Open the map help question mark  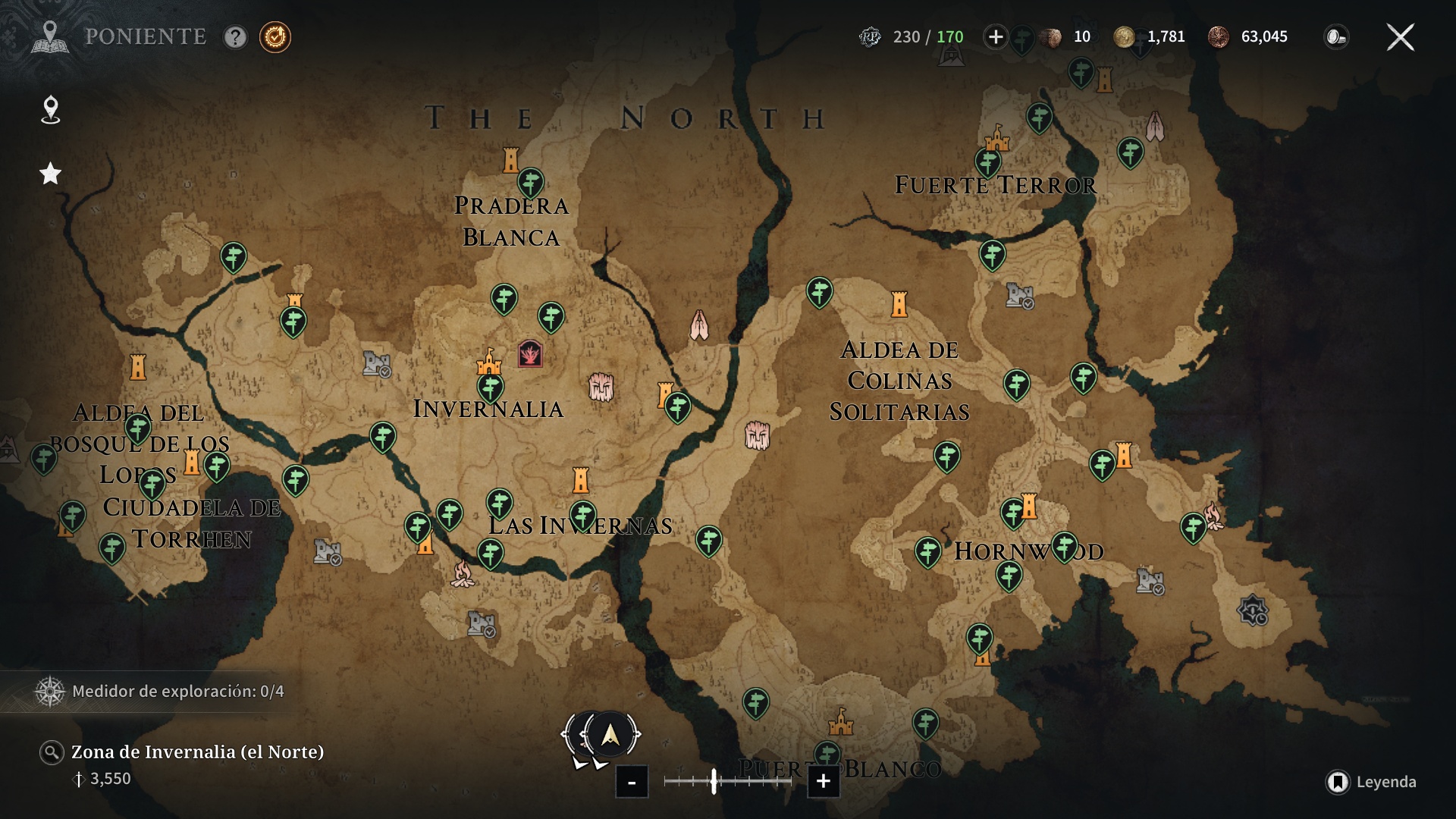tap(235, 37)
